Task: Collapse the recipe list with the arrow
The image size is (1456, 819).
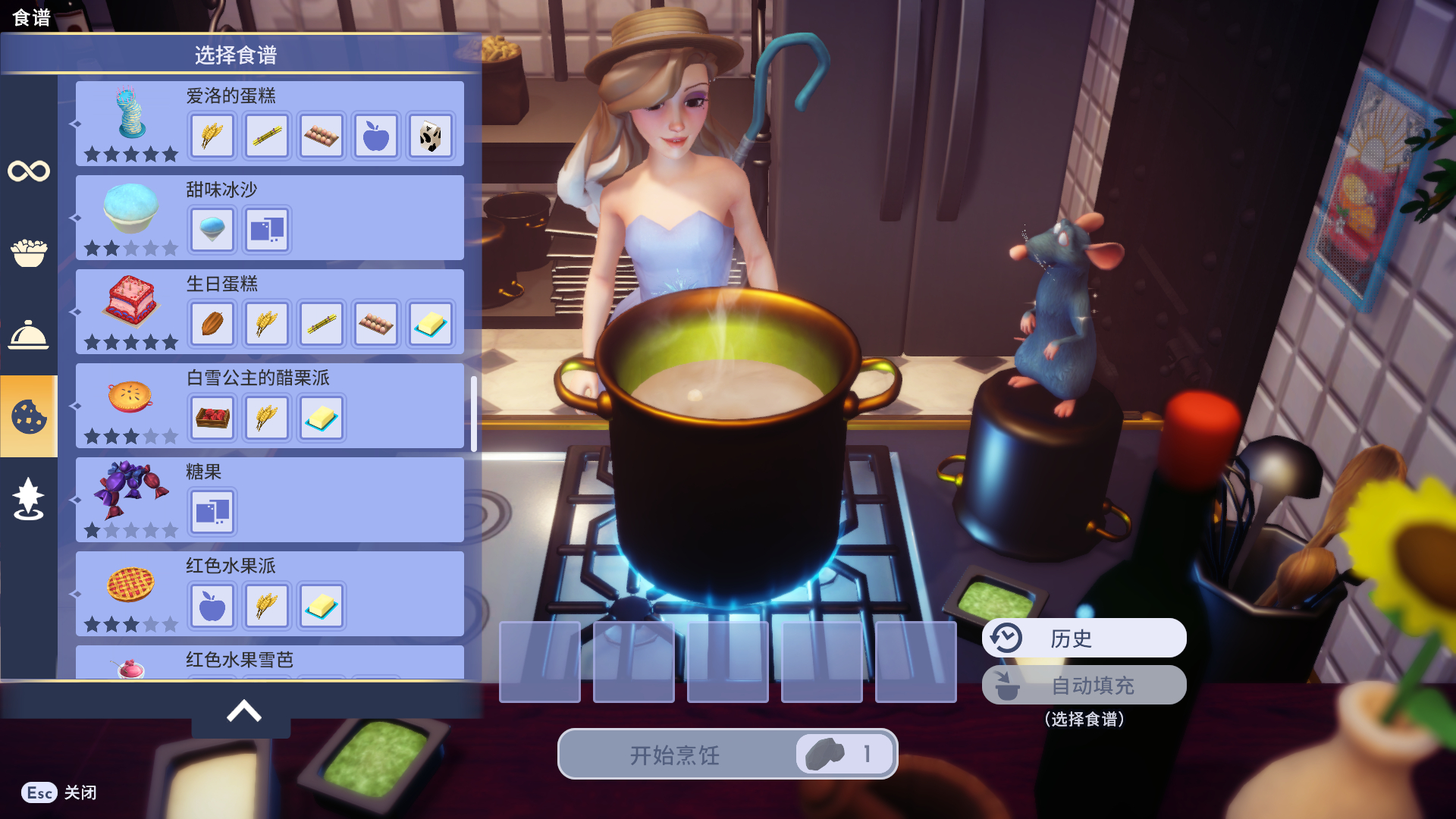Action: pyautogui.click(x=243, y=711)
